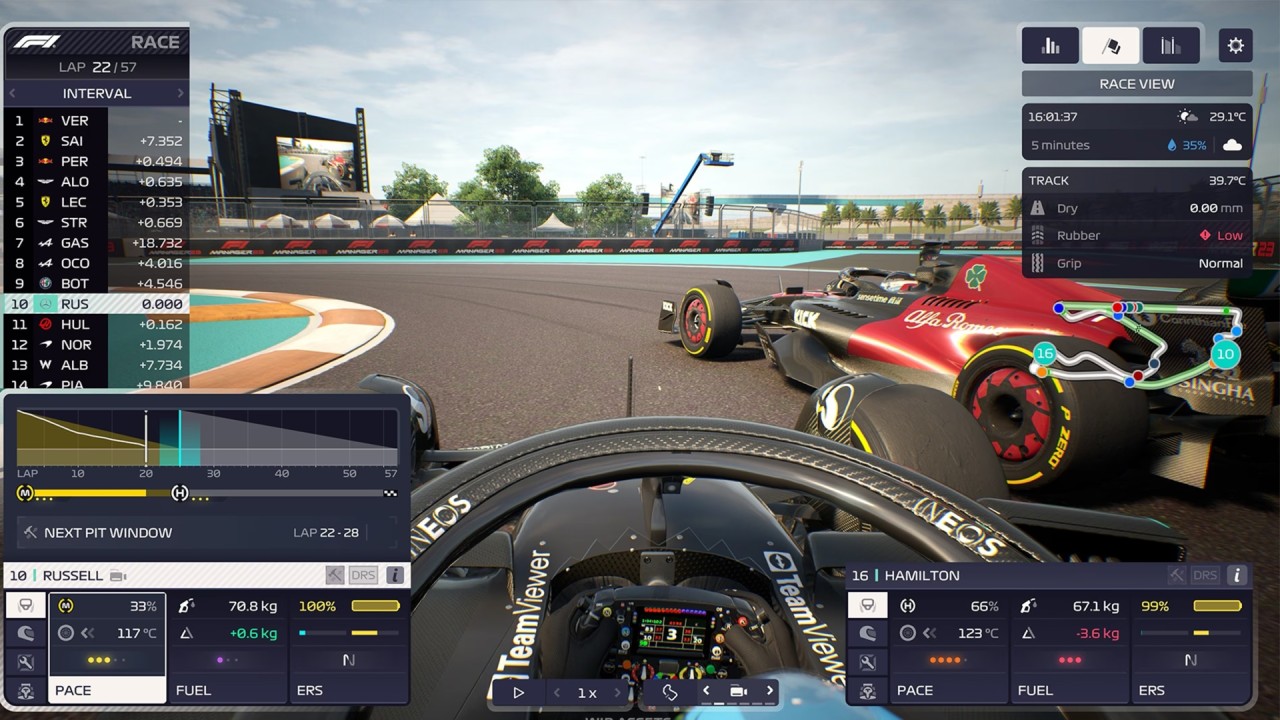Image resolution: width=1280 pixels, height=720 pixels.
Task: Open Hamilton's Fuel strategy panel
Action: 1070,647
